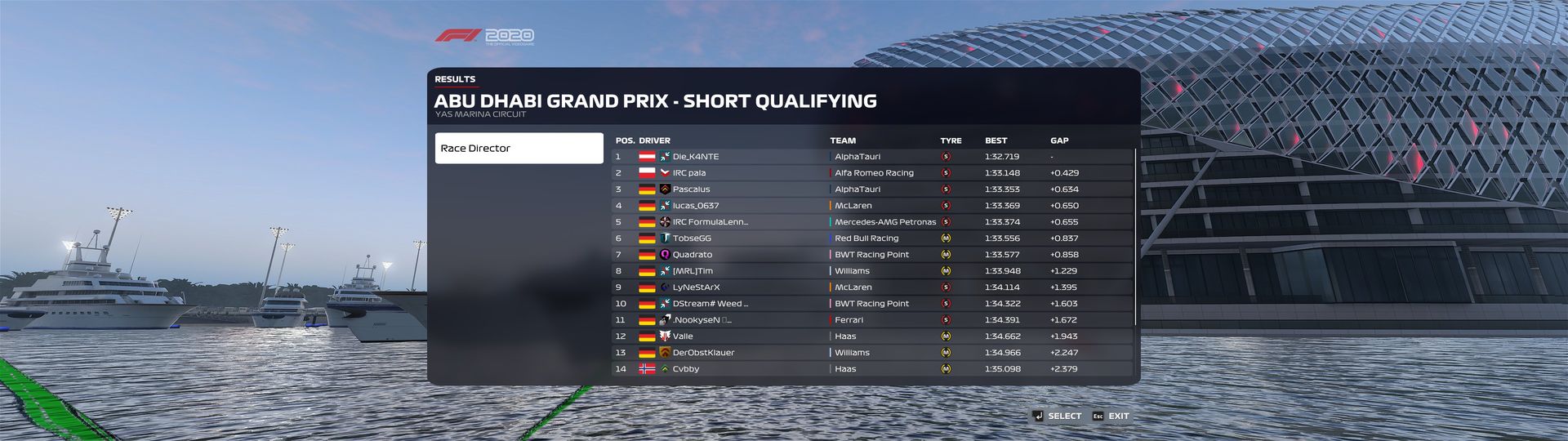The height and width of the screenshot is (441, 1568).
Task: Click LyNeStArX in the results table
Action: [x=871, y=287]
